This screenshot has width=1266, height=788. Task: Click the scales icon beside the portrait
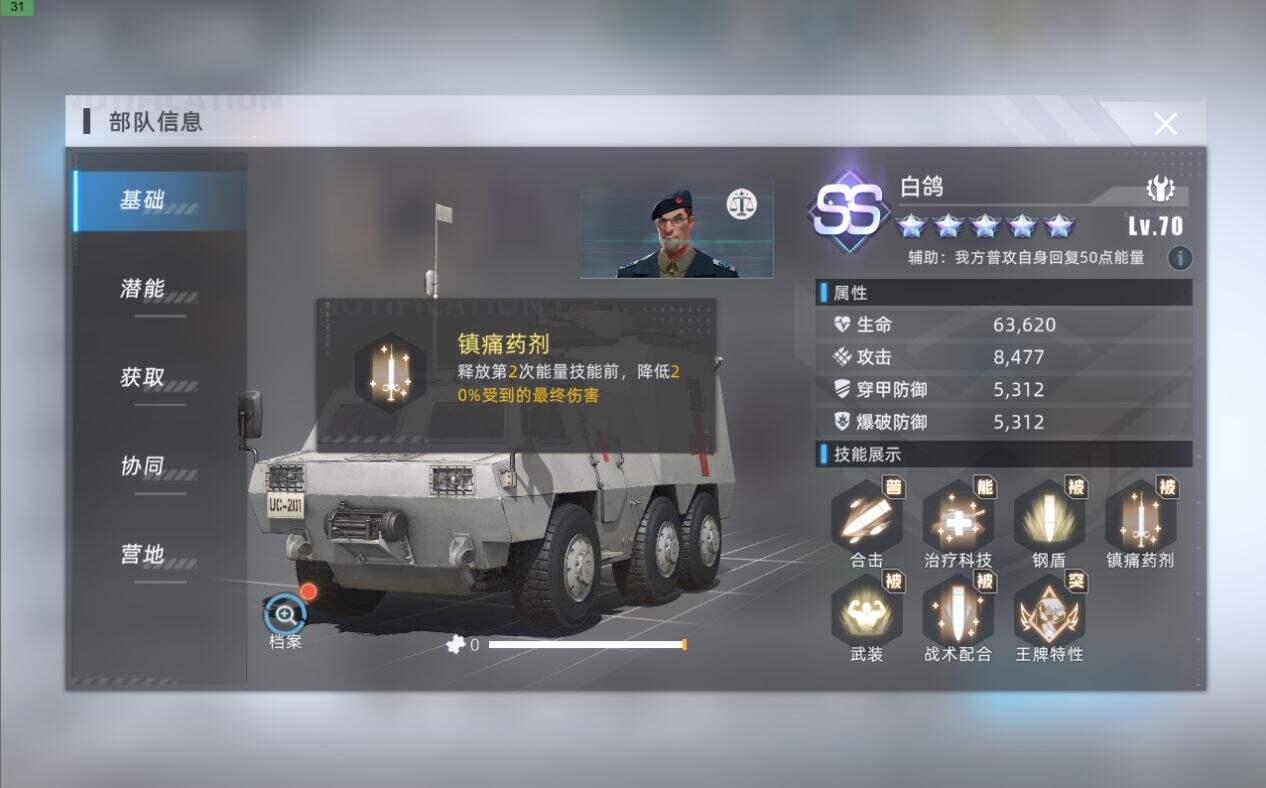[x=742, y=205]
